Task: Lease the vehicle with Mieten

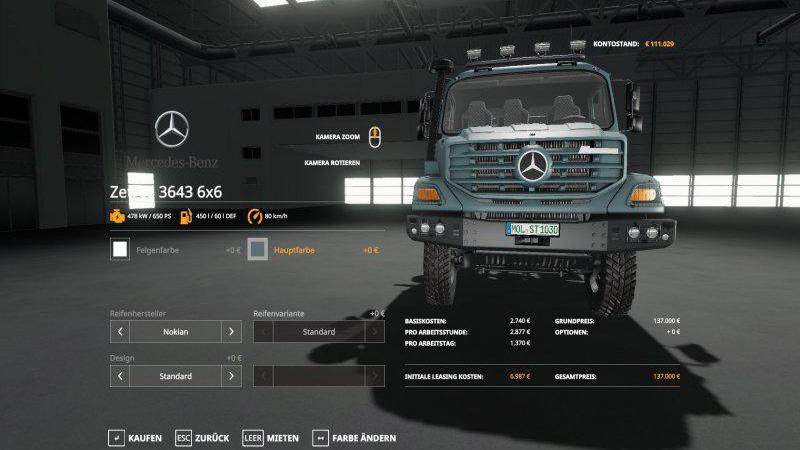Action: pos(271,438)
